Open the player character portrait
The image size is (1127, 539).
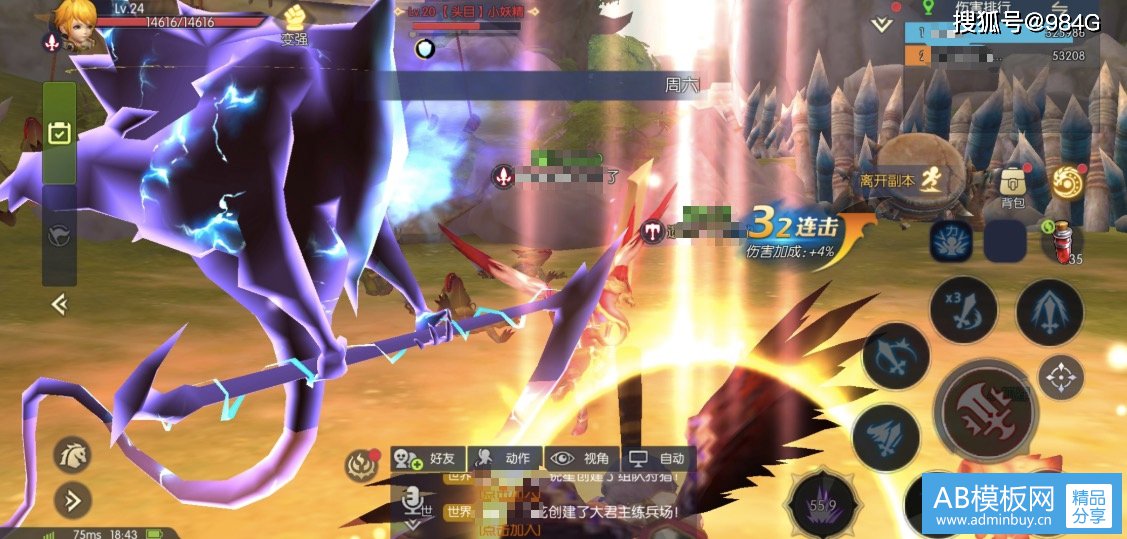(75, 19)
